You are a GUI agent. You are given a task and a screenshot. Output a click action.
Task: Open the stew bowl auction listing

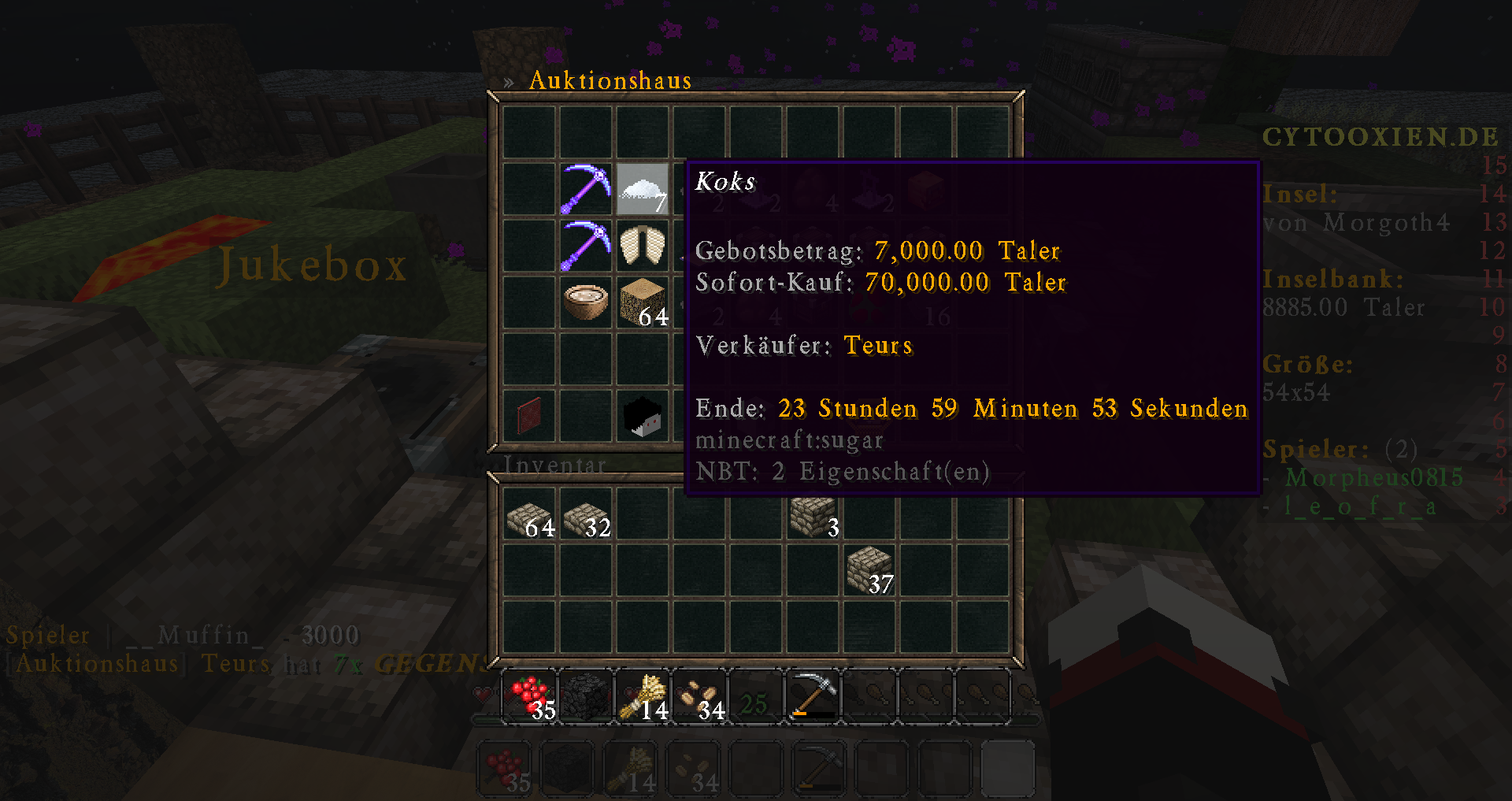click(585, 302)
